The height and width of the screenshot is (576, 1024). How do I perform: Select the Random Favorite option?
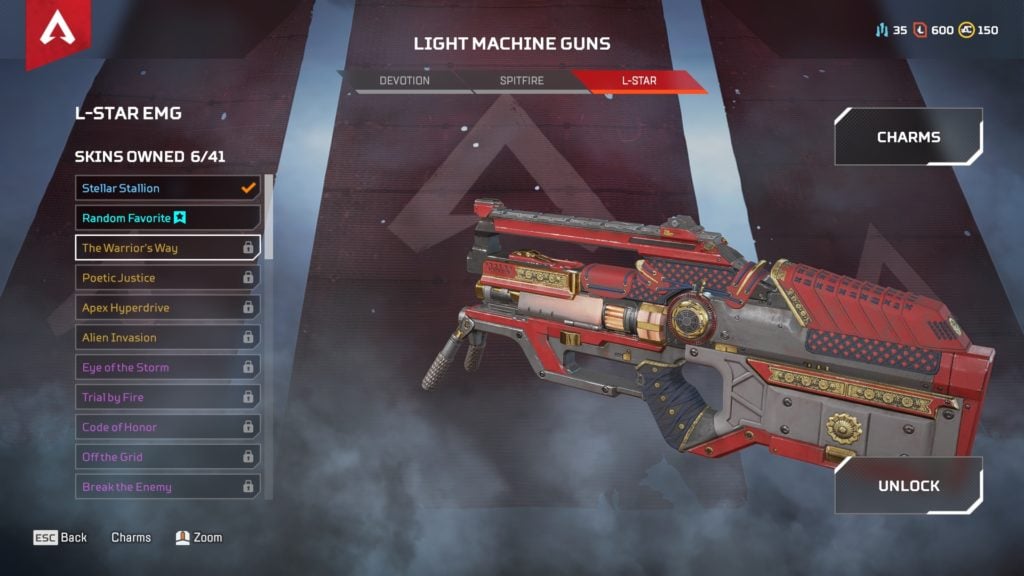tap(168, 218)
